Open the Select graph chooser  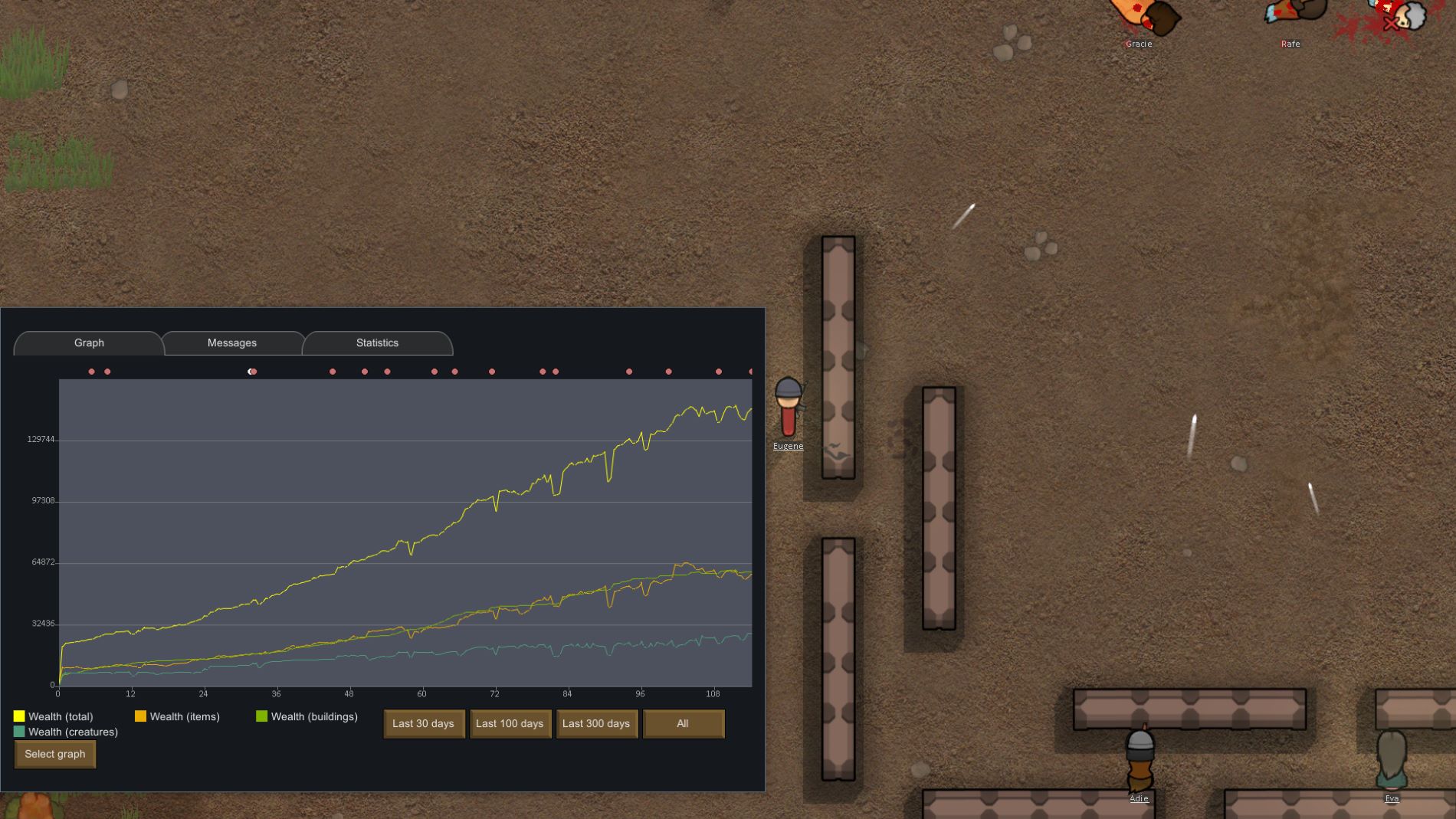[x=54, y=754]
